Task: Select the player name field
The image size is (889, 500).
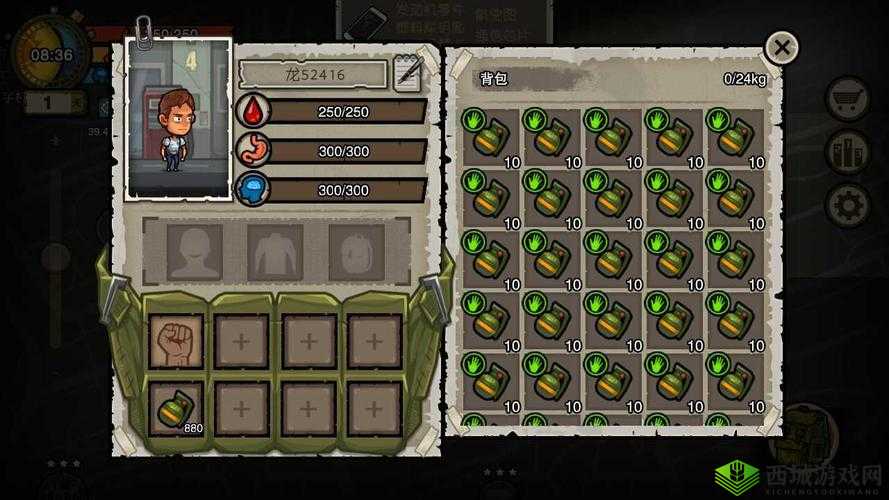Action: click(x=312, y=74)
